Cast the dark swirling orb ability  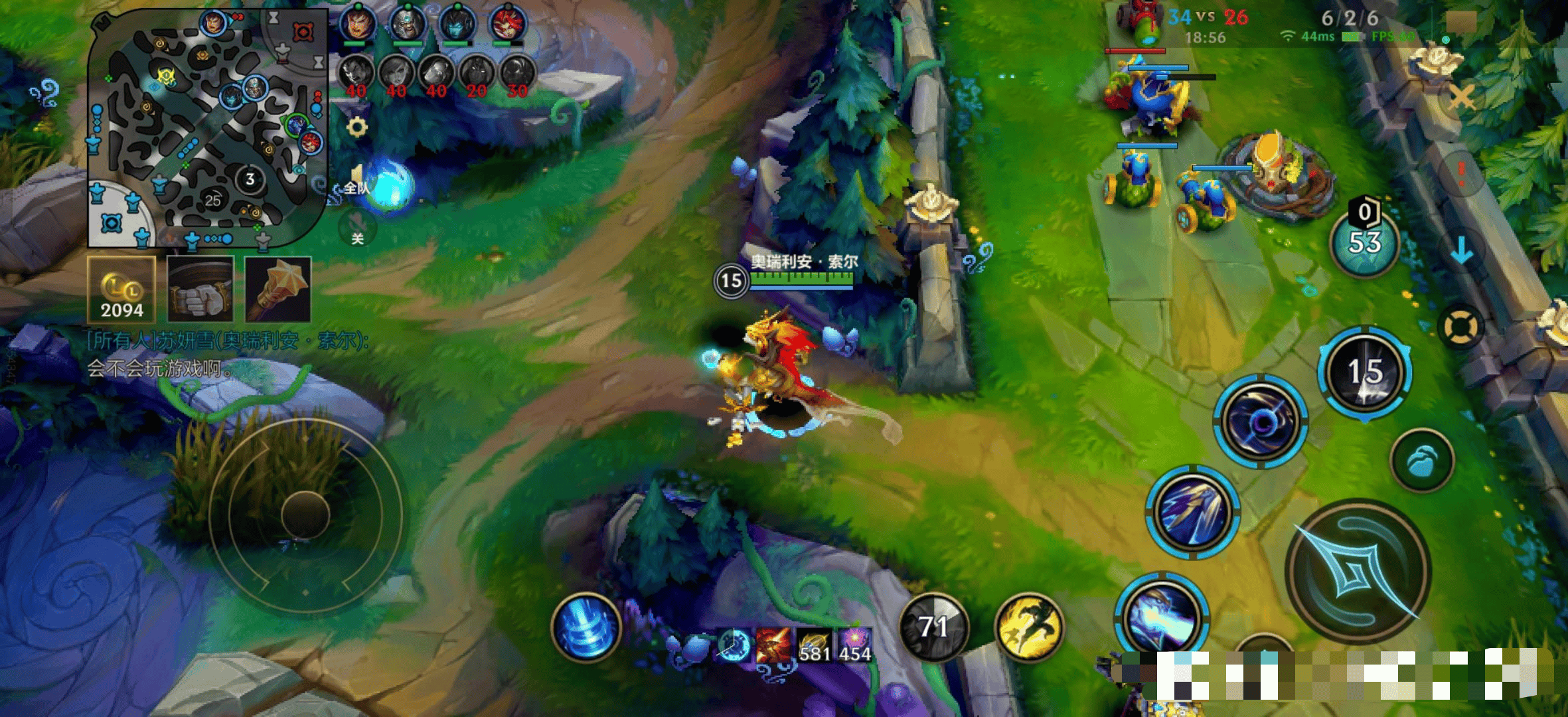coord(1261,422)
